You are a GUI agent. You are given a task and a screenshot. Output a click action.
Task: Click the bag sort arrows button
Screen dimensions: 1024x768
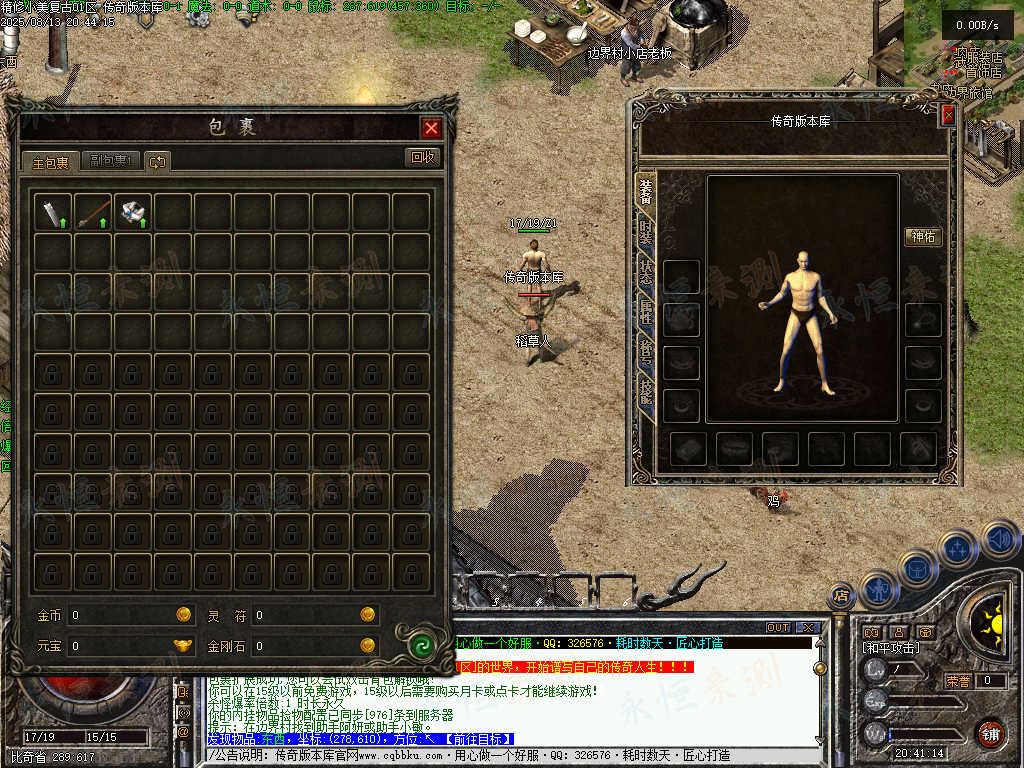click(x=157, y=161)
